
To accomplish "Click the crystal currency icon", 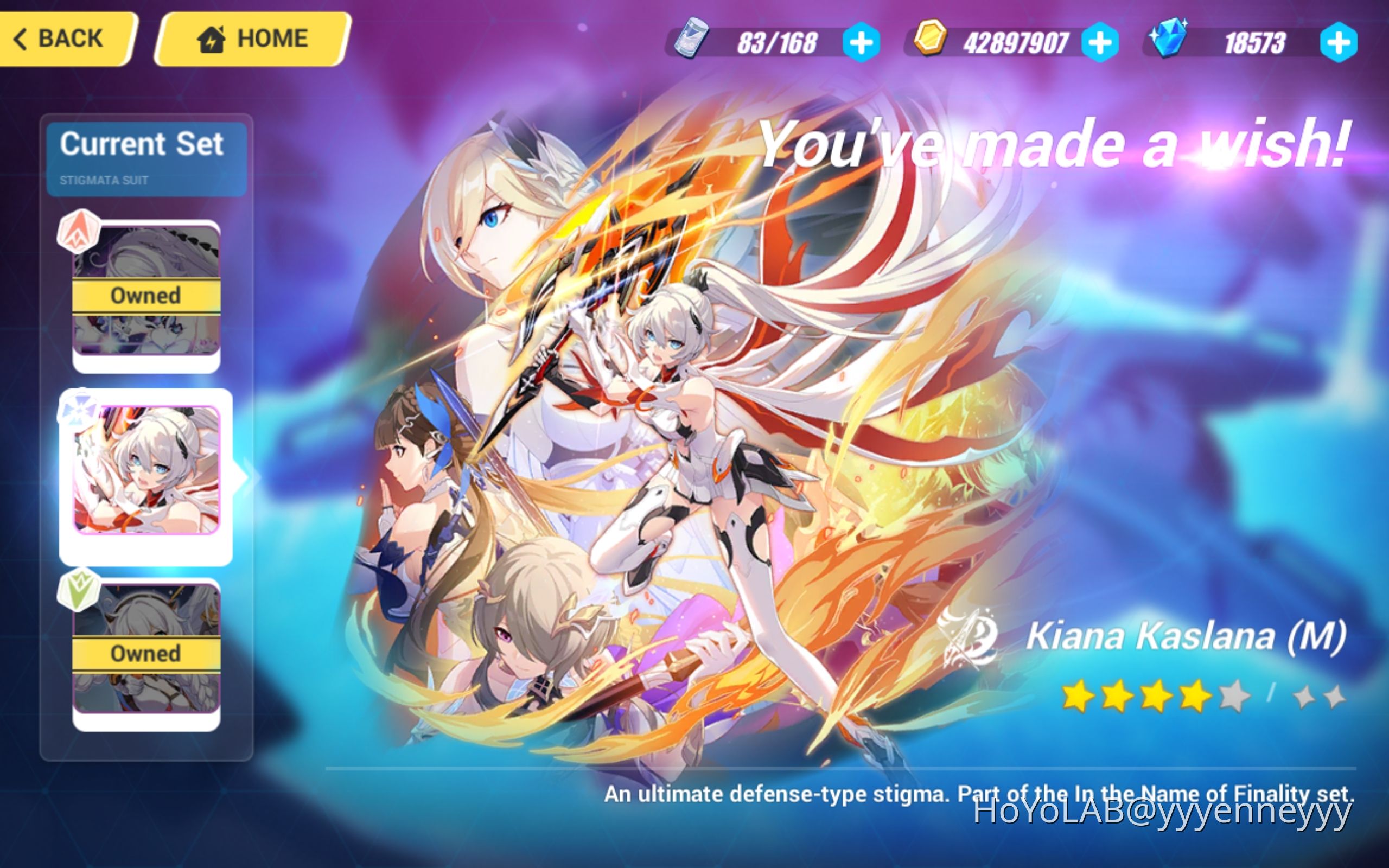I will (1168, 39).
